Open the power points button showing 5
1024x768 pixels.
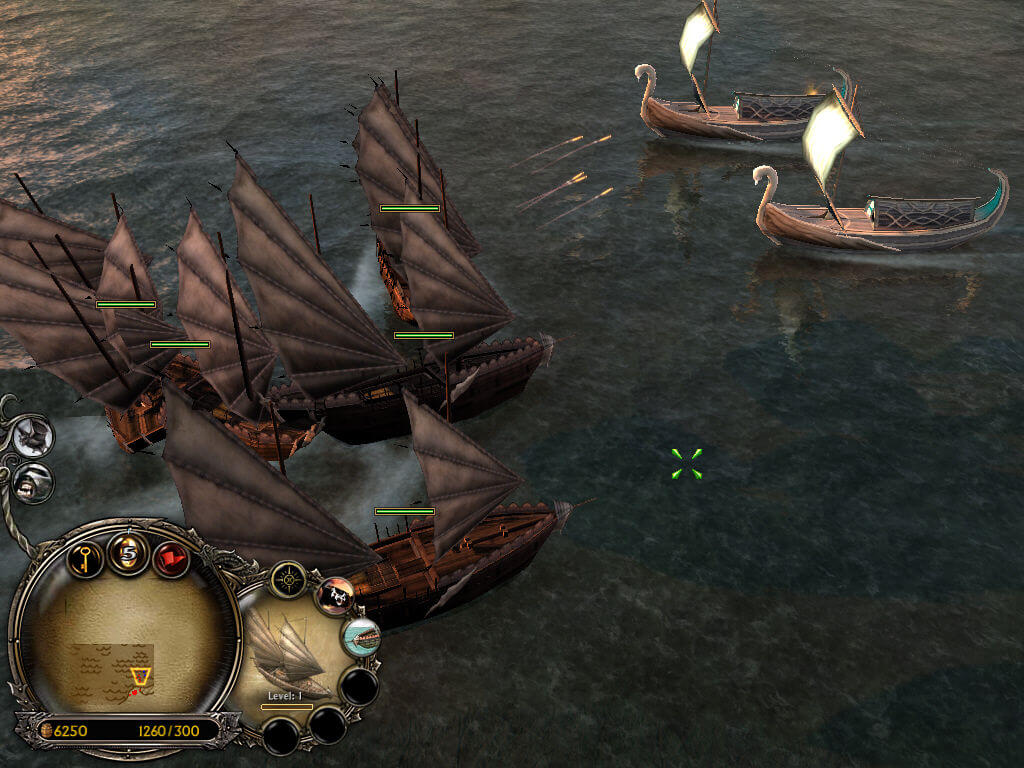(128, 553)
